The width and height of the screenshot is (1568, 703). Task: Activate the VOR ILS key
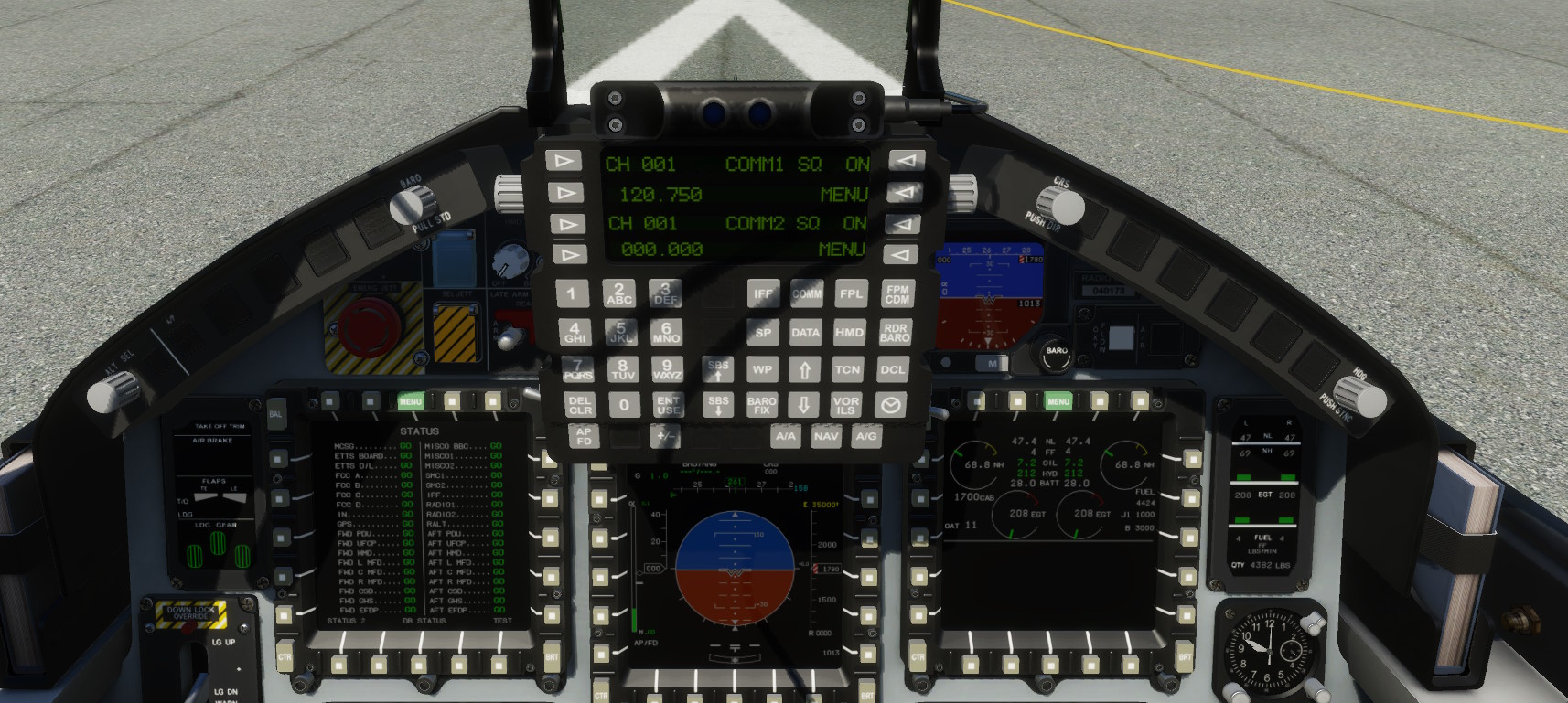pos(845,405)
